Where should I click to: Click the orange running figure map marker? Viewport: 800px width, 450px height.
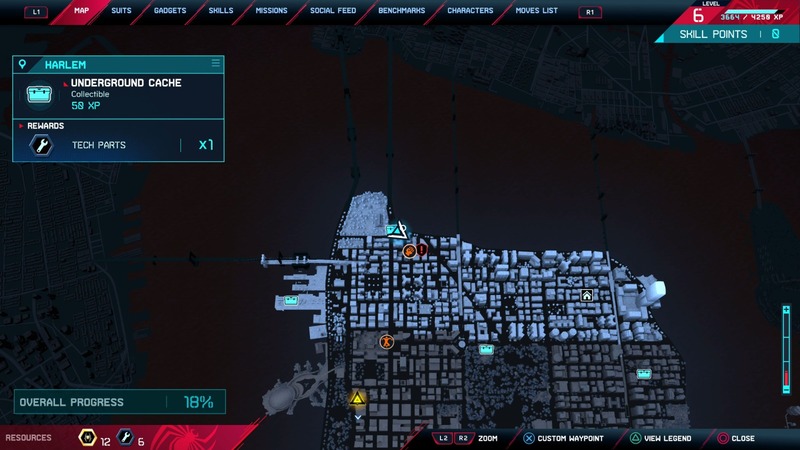point(386,342)
